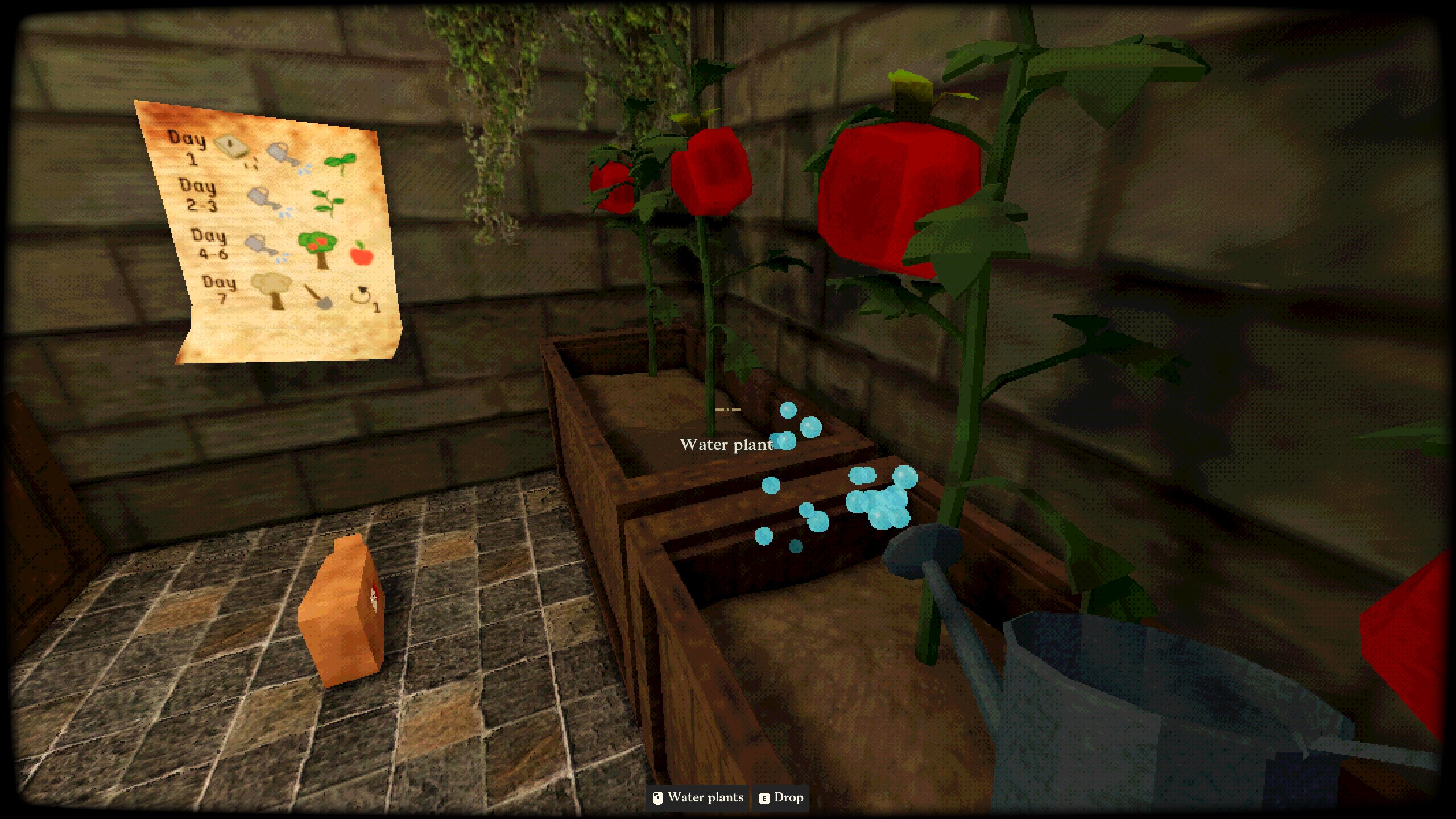The width and height of the screenshot is (1456, 819).
Task: Expand the Day 2-3 entry on the poster
Action: (198, 195)
